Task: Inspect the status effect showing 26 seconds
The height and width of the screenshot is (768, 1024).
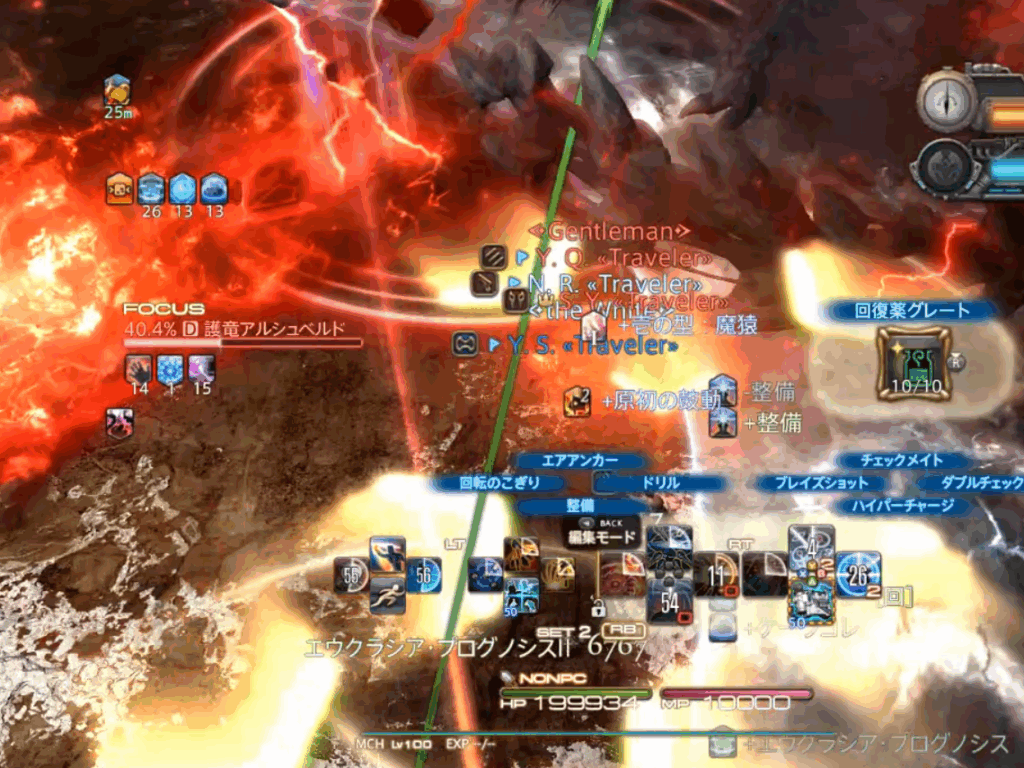Action: (151, 187)
